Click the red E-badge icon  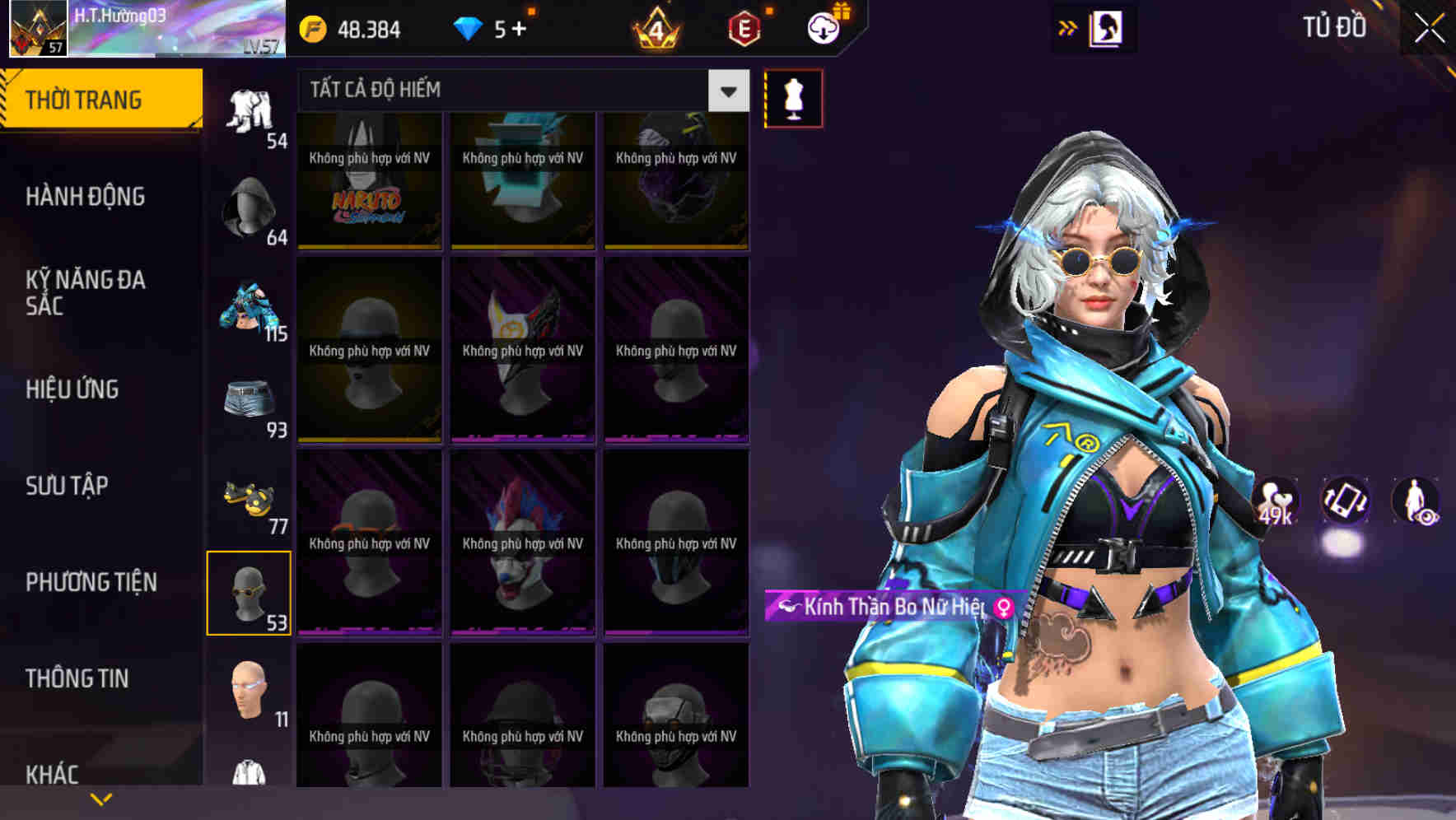pyautogui.click(x=740, y=27)
